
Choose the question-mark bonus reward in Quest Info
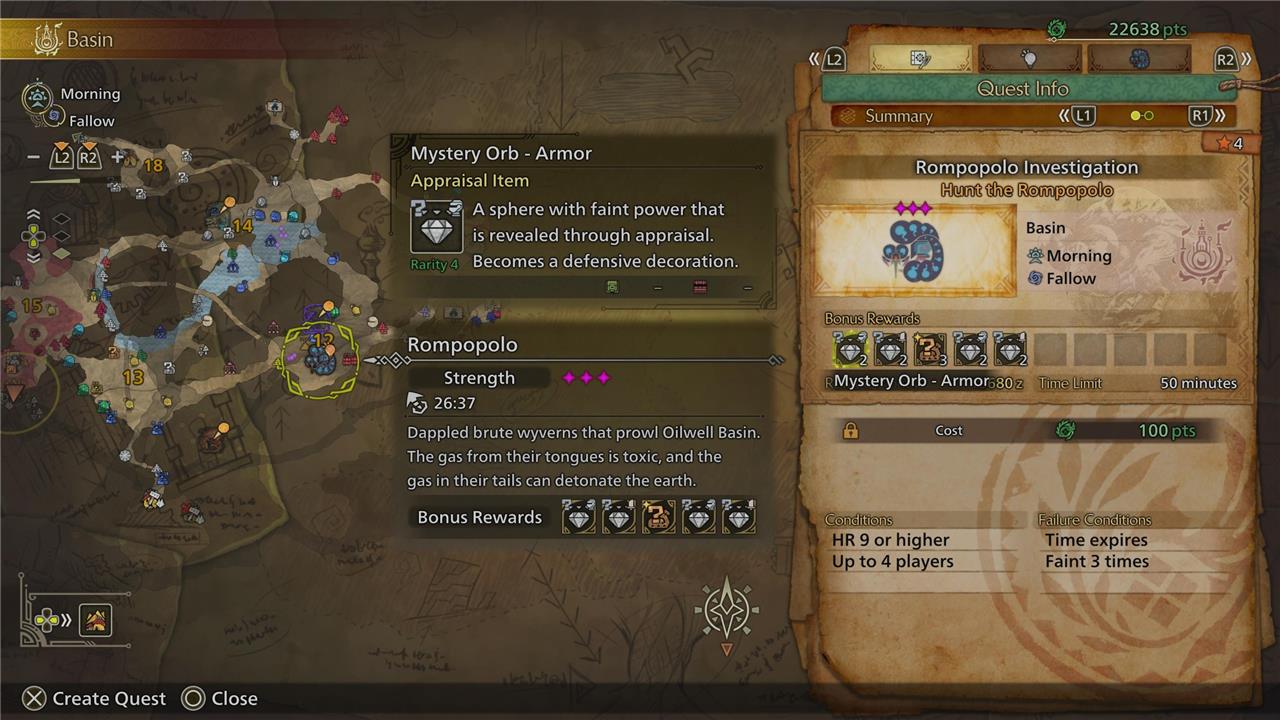click(930, 349)
